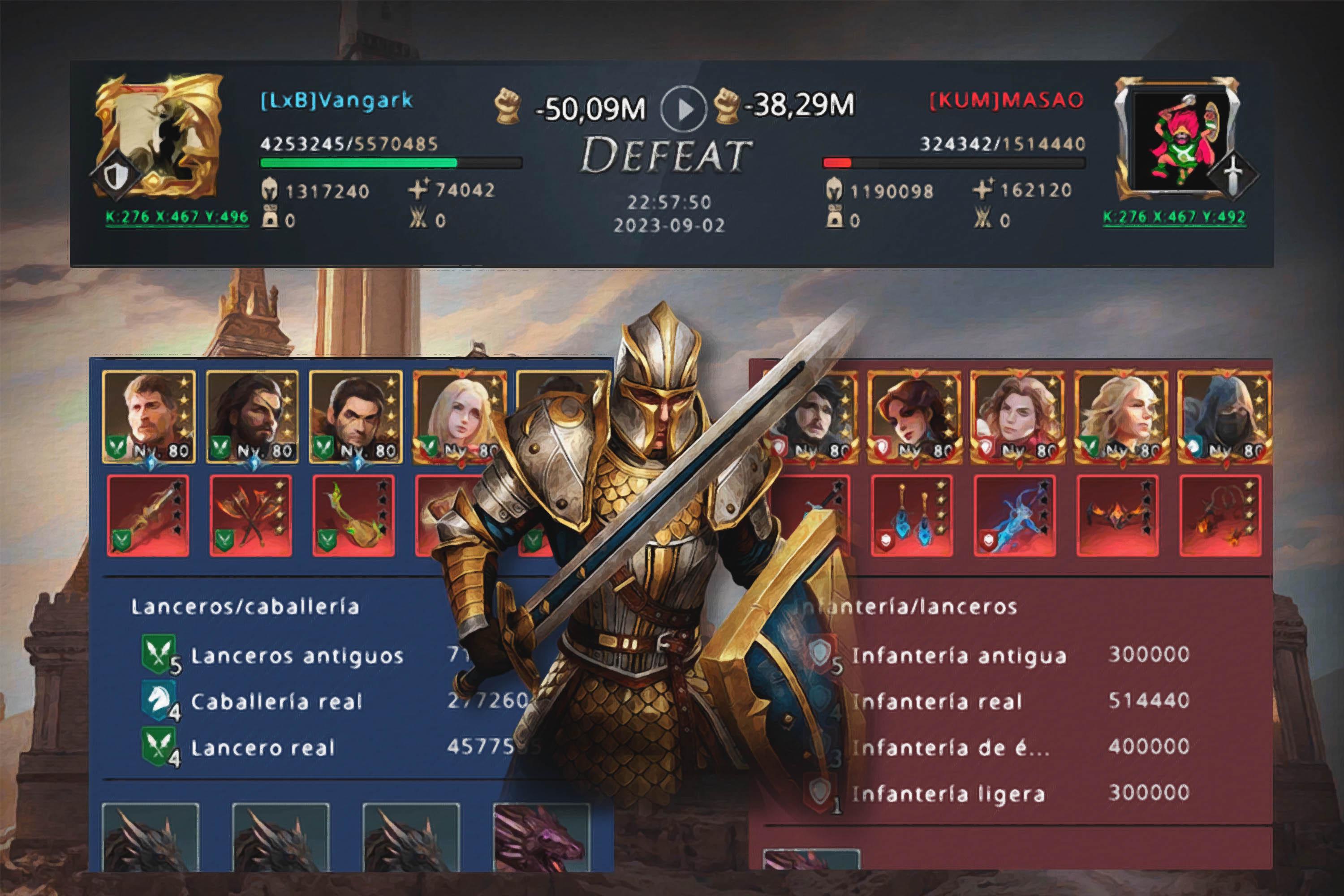The image size is (1344, 896).
Task: Open the blue earrings equipment slot
Action: point(912,516)
